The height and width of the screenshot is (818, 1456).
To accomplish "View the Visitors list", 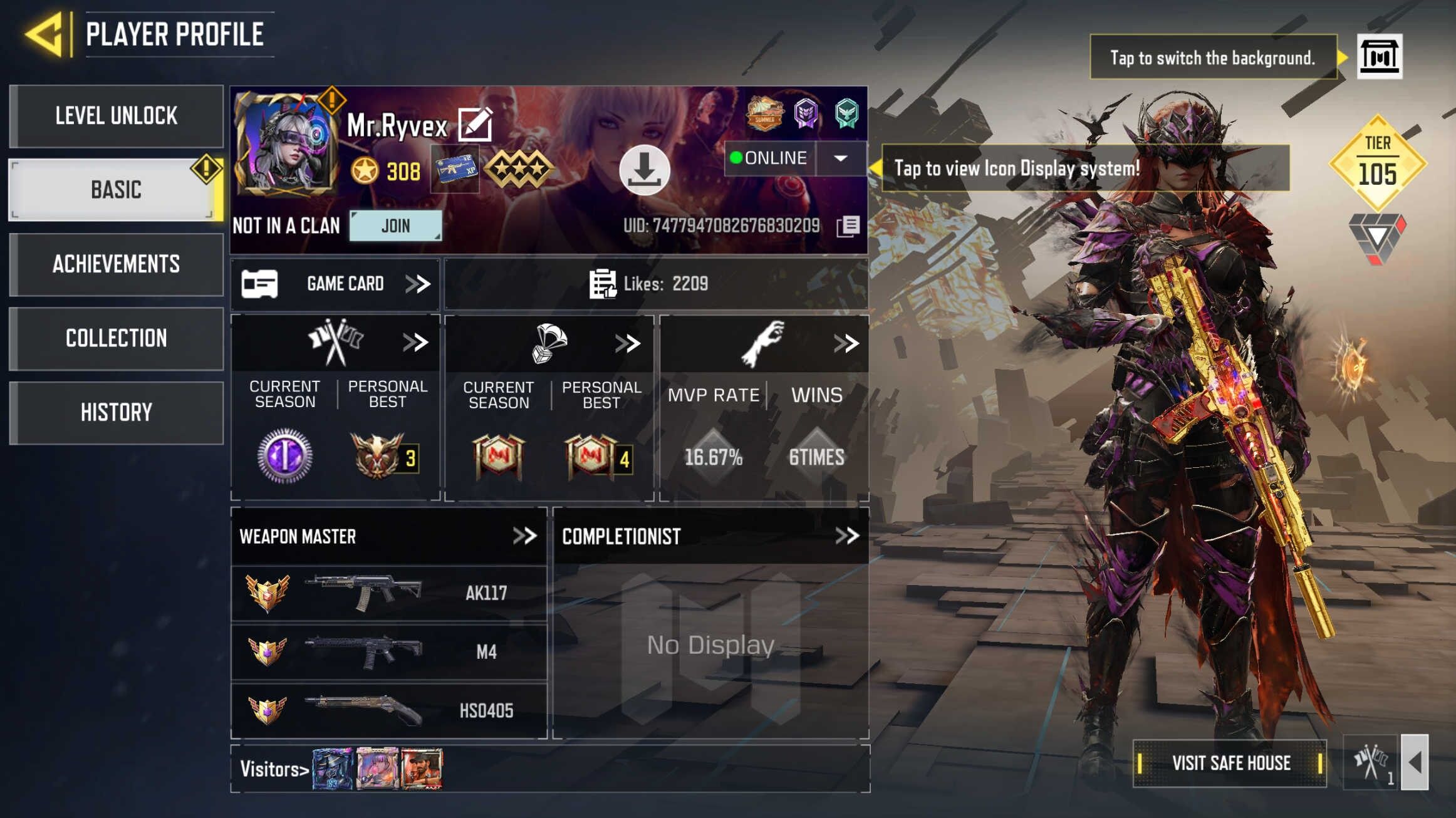I will coord(274,769).
